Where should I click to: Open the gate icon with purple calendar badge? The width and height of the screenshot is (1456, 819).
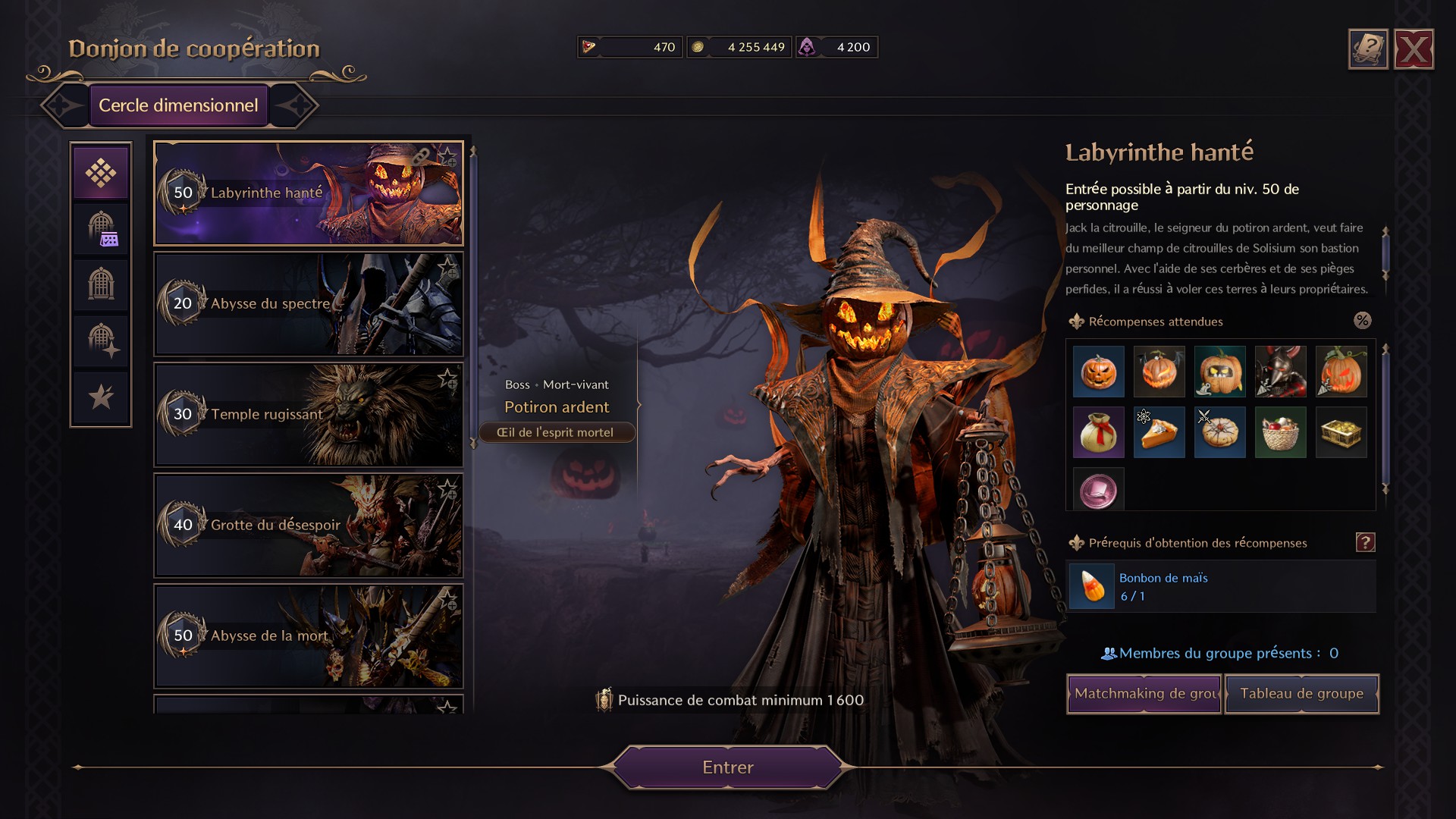pos(101,228)
